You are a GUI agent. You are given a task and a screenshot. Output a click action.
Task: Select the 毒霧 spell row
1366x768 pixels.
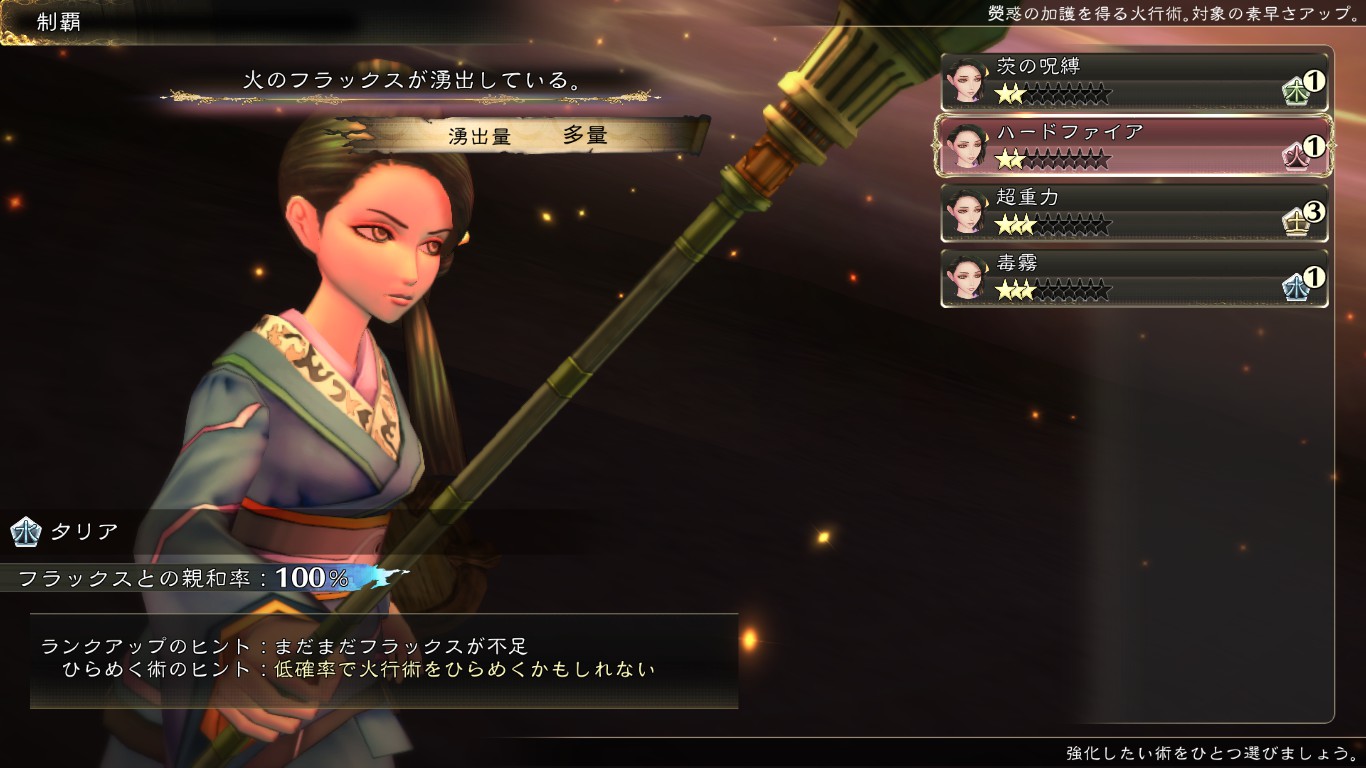(x=1134, y=278)
